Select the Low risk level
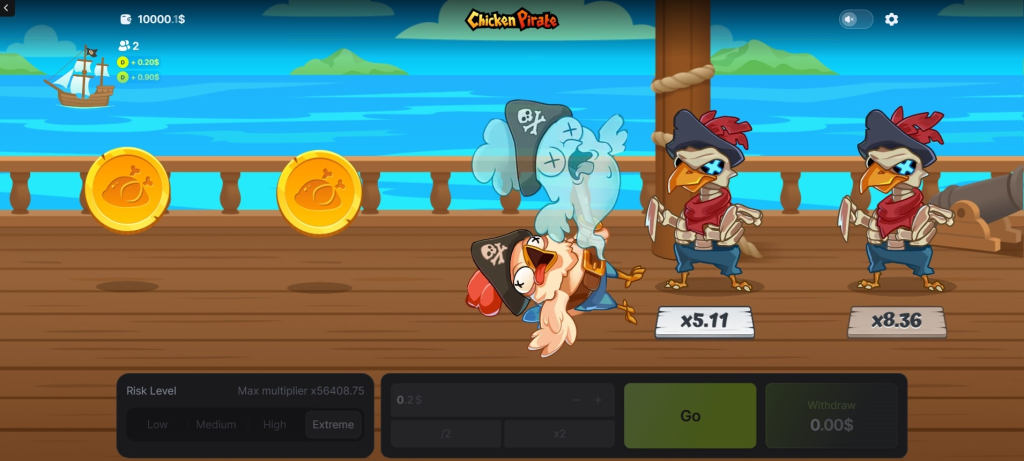 coord(157,425)
